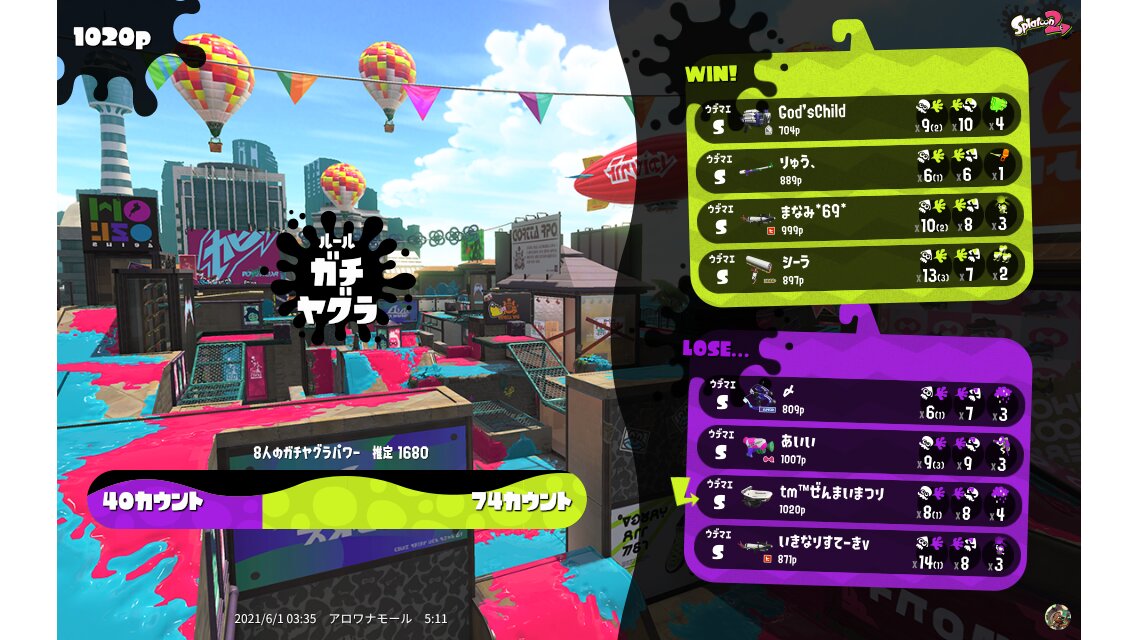This screenshot has width=1138, height=640.
Task: Select the シーラ player row
Action: pyautogui.click(x=860, y=266)
